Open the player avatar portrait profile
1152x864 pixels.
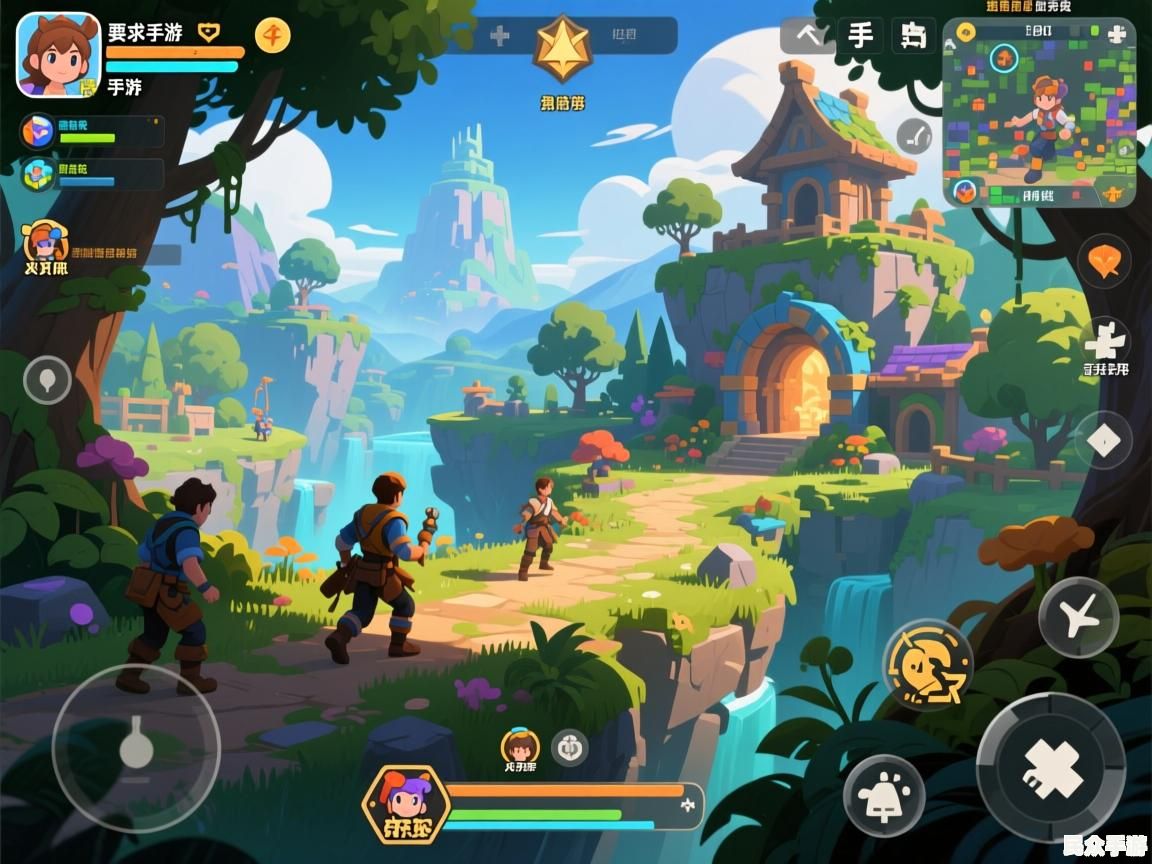click(58, 55)
